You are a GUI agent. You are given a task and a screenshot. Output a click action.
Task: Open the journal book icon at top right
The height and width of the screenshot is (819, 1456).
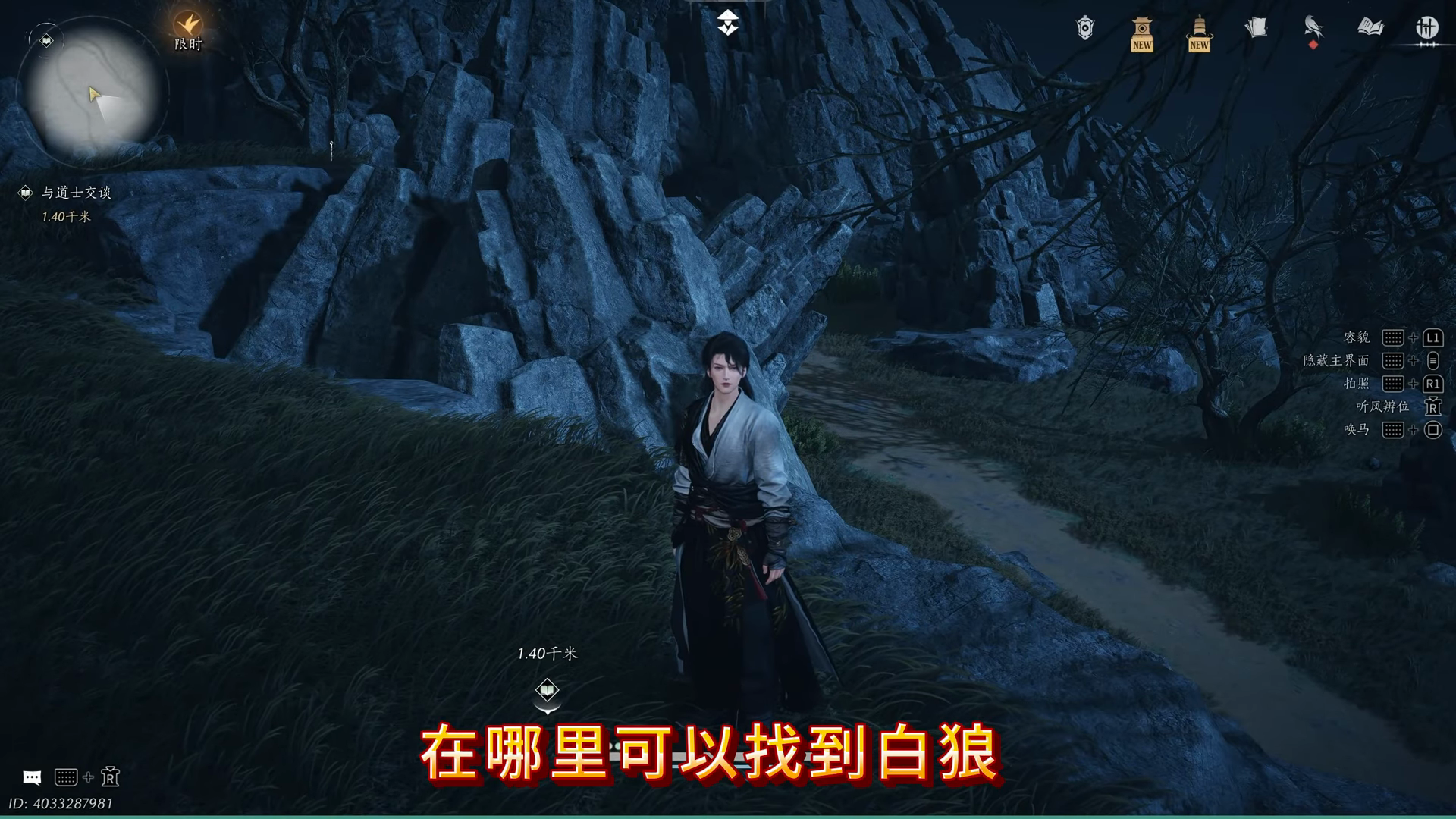1369,27
